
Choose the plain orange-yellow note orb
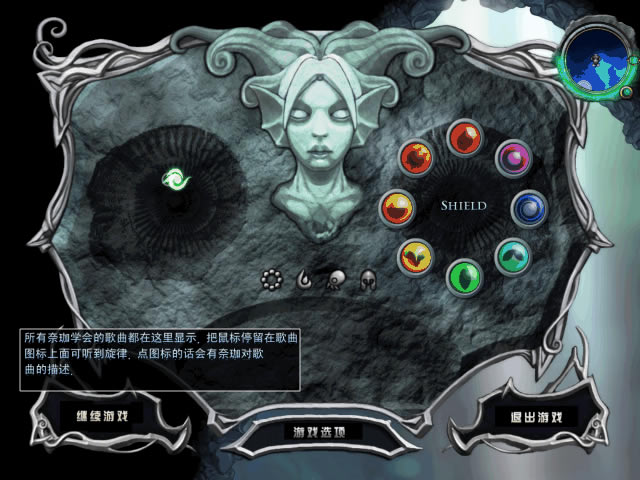pyautogui.click(x=397, y=208)
